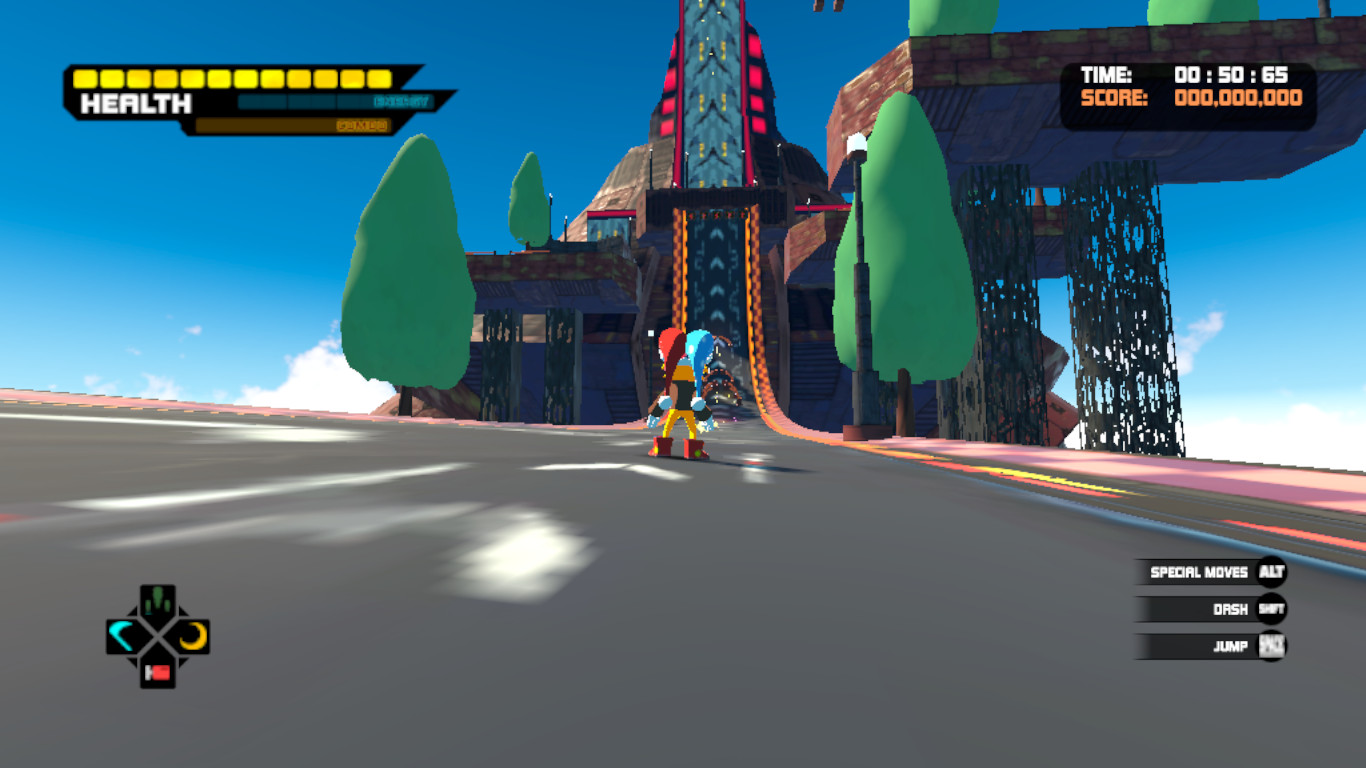Click the HEALTH label in the HUD

[x=136, y=103]
